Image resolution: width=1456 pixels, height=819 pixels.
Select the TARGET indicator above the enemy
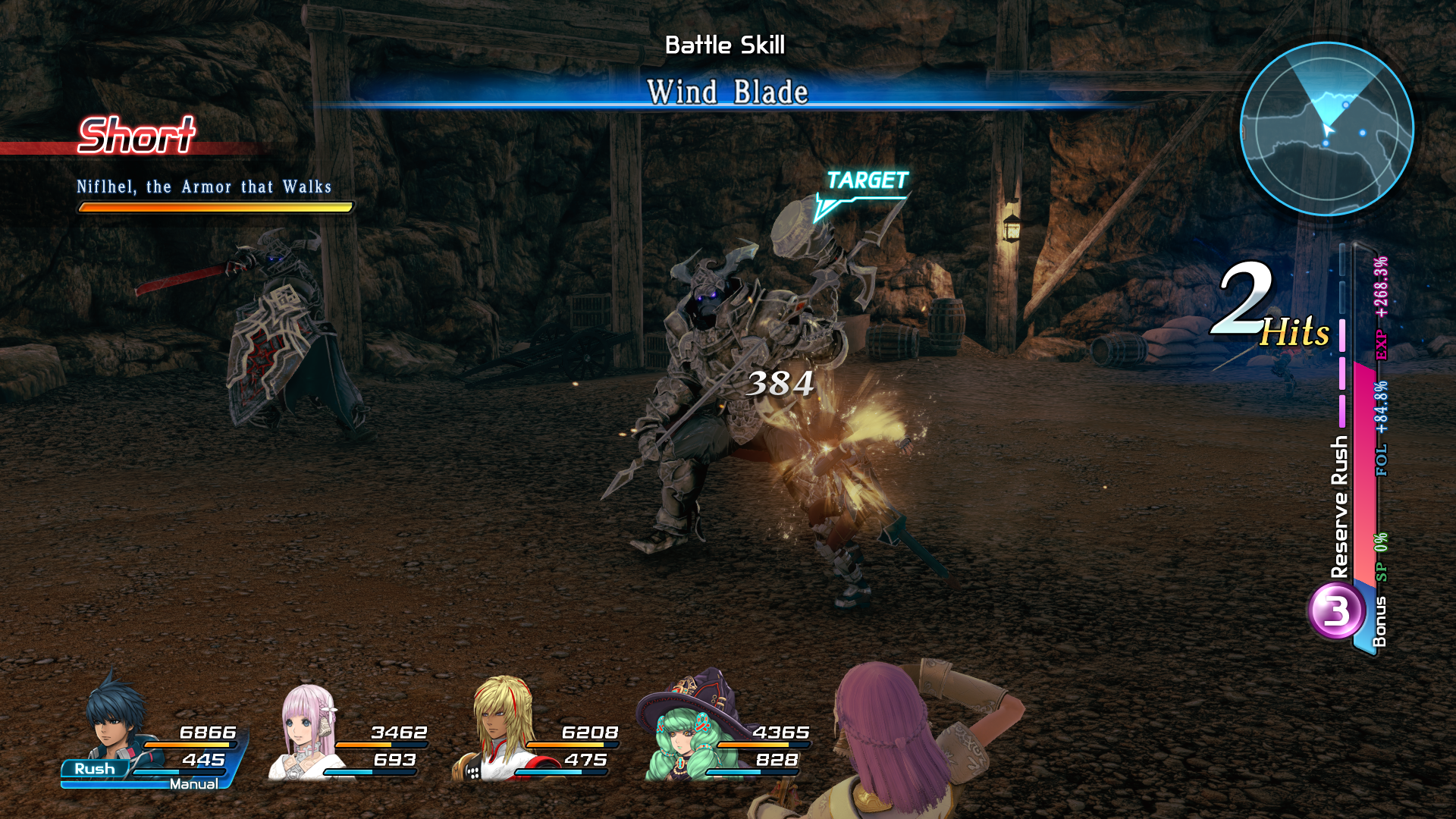pos(868,181)
